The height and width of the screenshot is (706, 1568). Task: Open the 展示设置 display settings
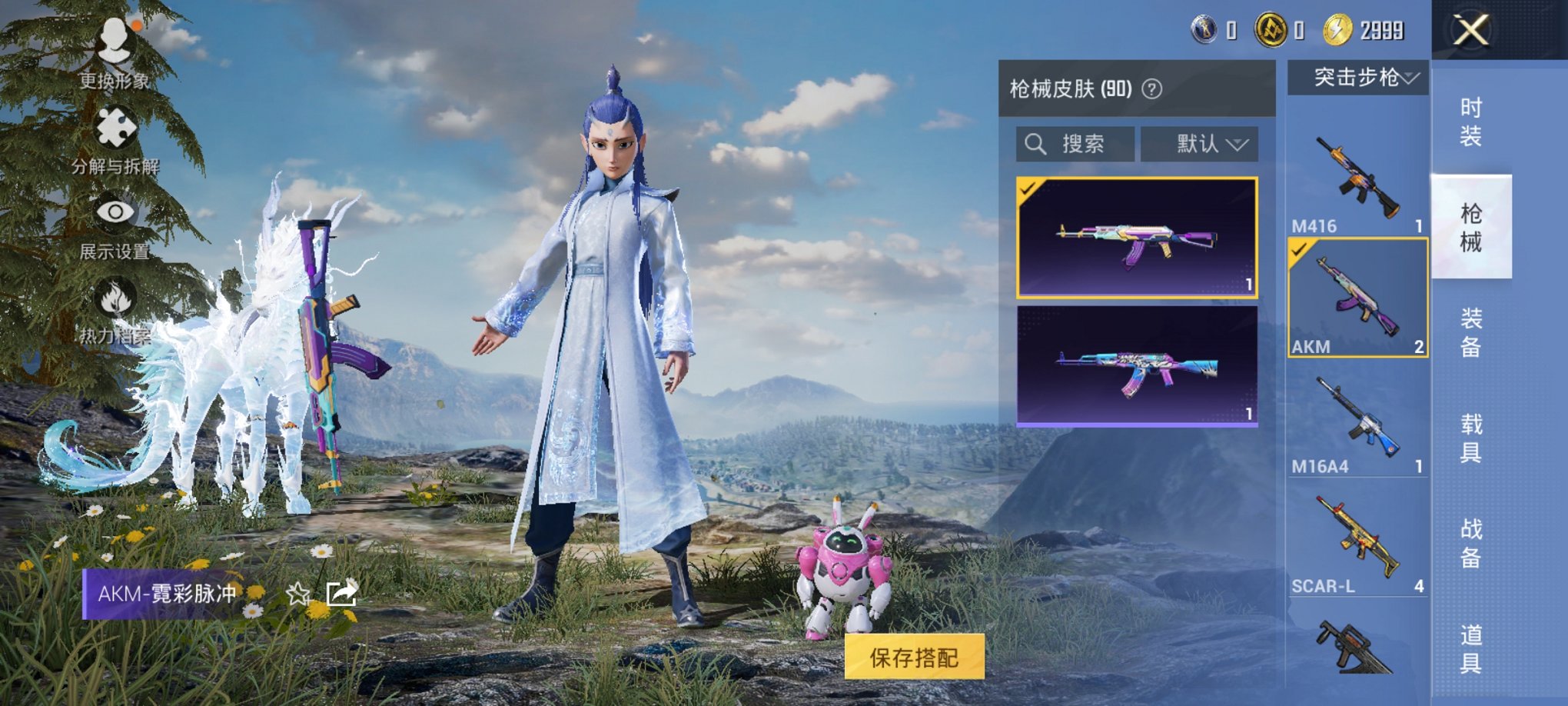coord(114,223)
